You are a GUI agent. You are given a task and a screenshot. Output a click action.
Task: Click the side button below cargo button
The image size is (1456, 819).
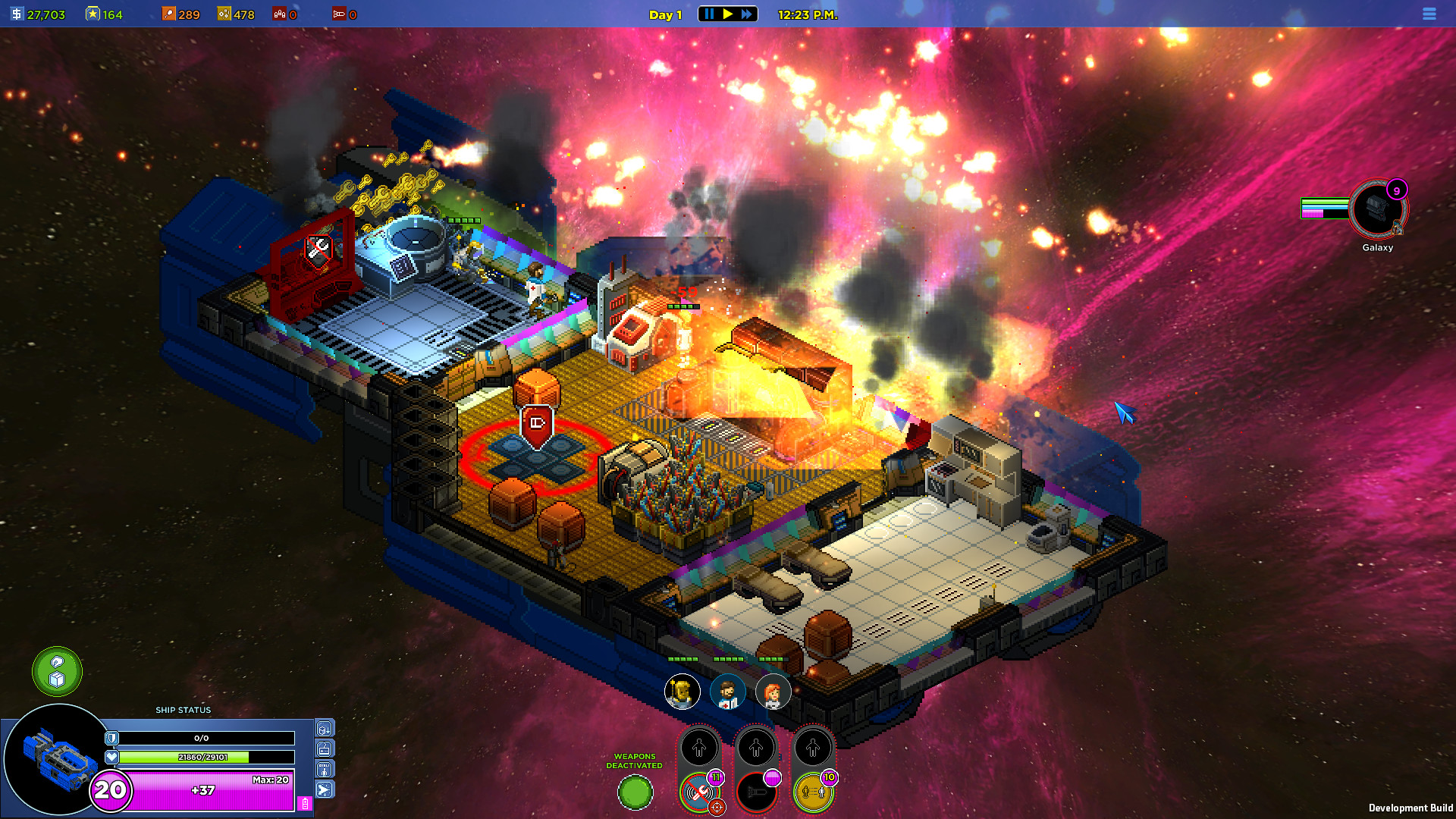[x=325, y=749]
